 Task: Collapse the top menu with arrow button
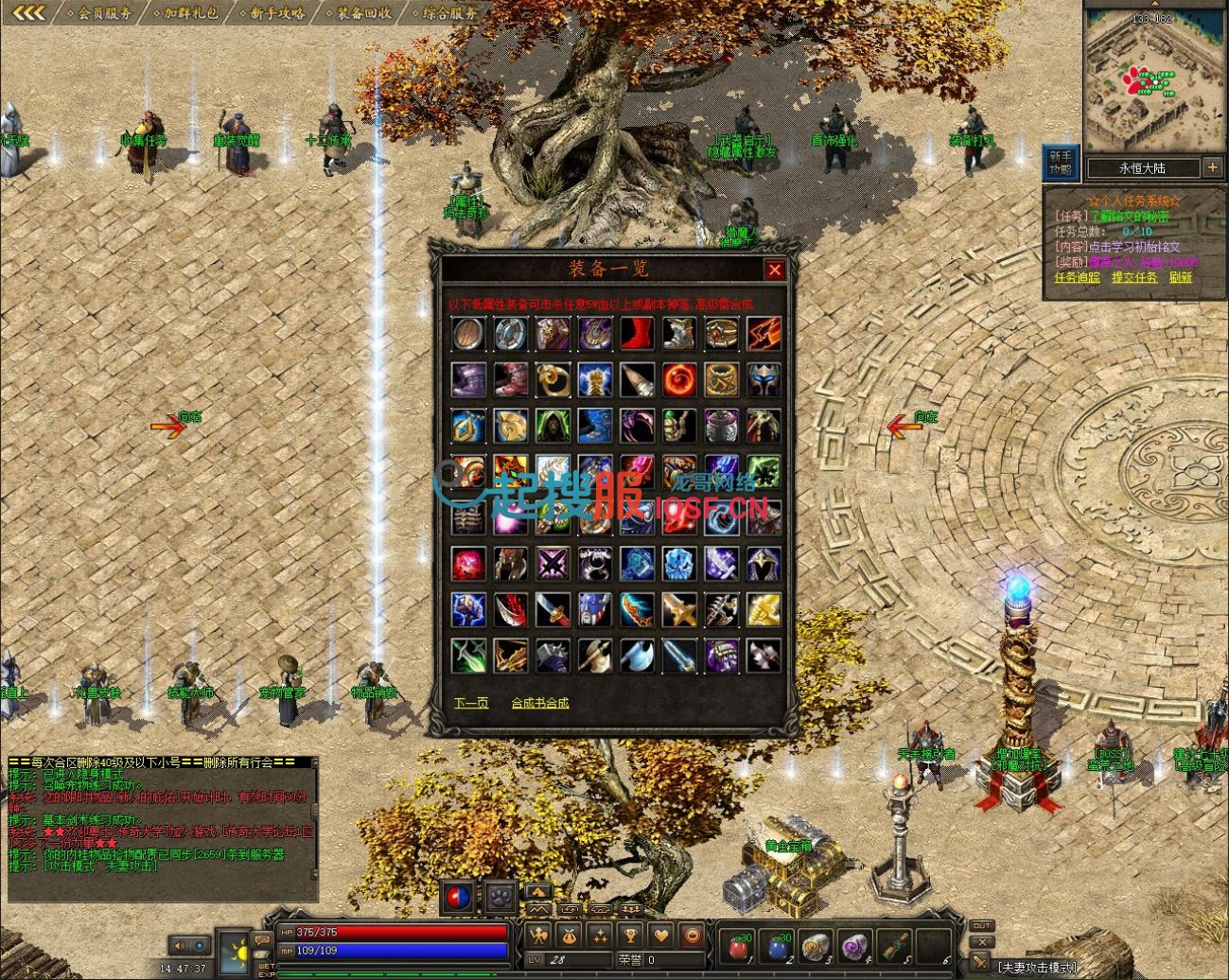(28, 12)
